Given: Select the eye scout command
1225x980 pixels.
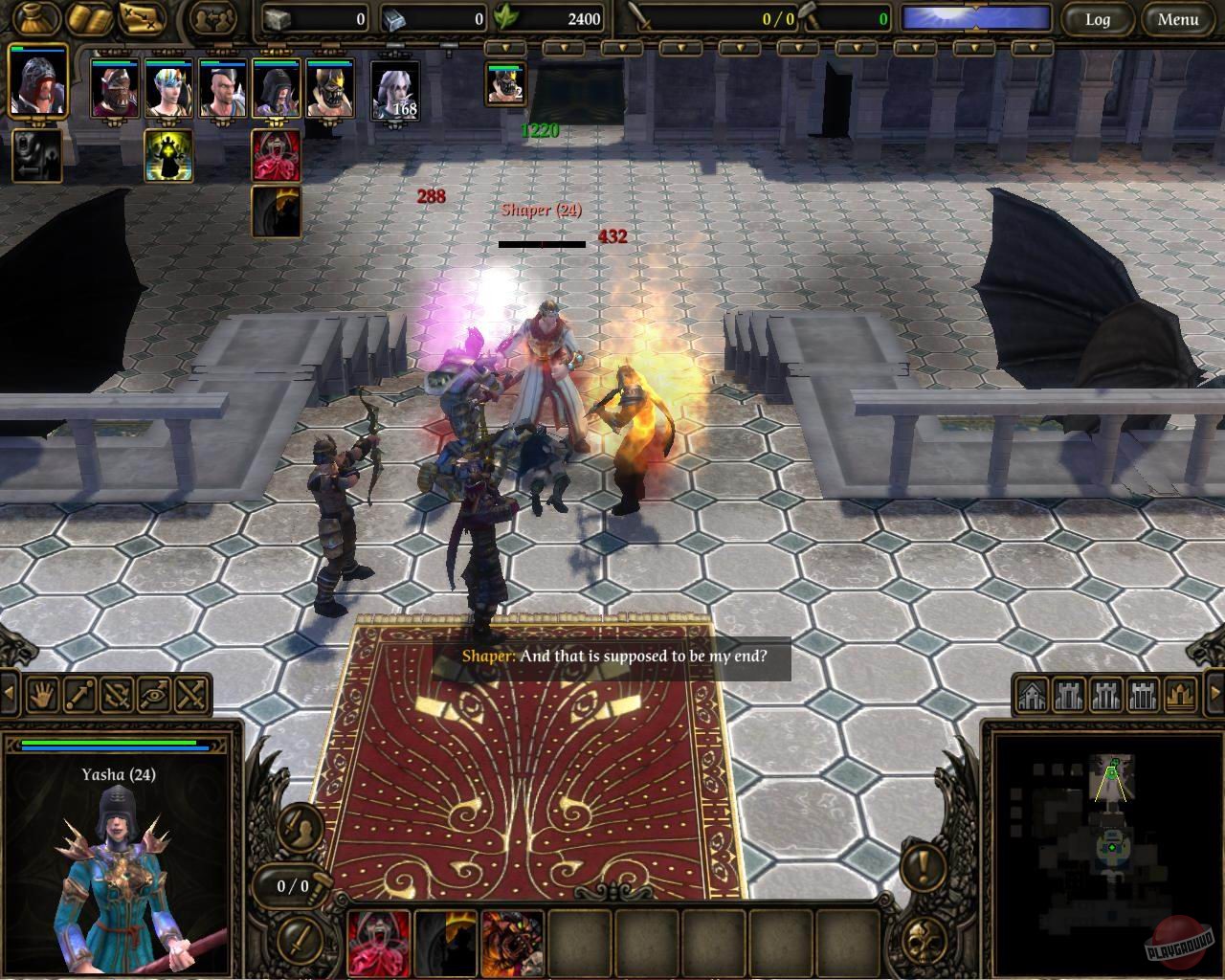Looking at the screenshot, I should tap(153, 696).
